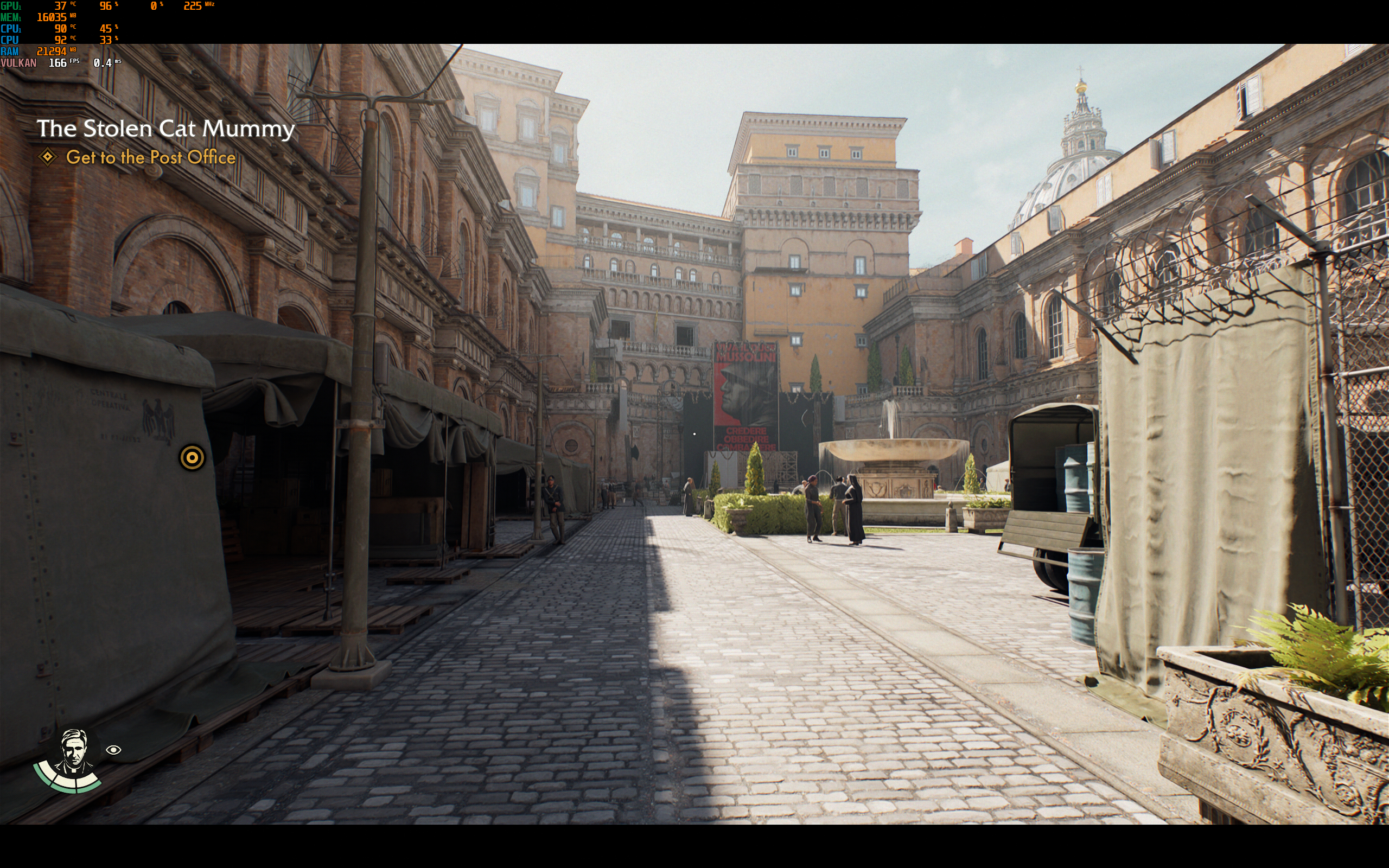Click the circular objective waypoint marker

pos(192,457)
